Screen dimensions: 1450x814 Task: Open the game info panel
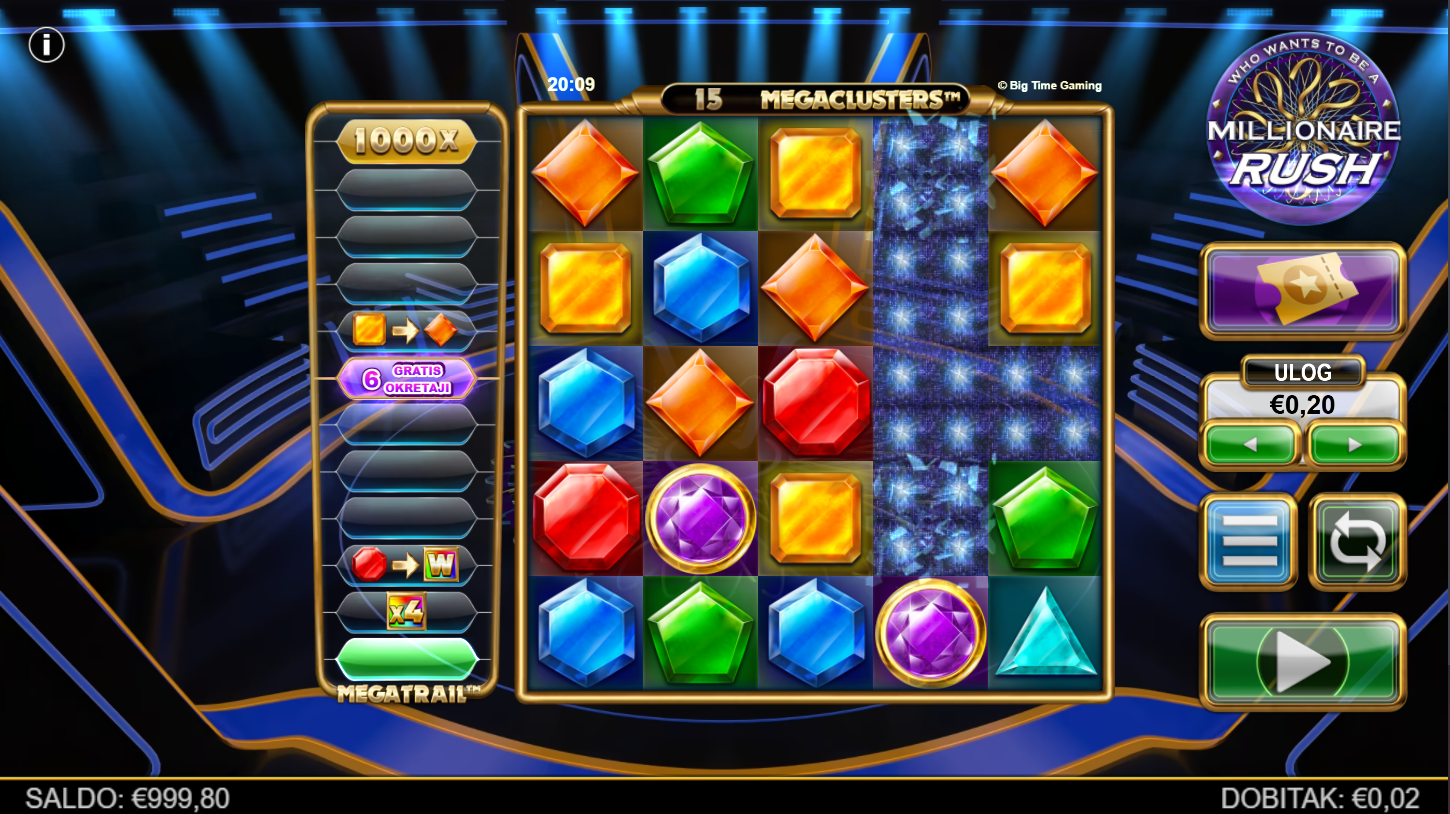tap(46, 45)
